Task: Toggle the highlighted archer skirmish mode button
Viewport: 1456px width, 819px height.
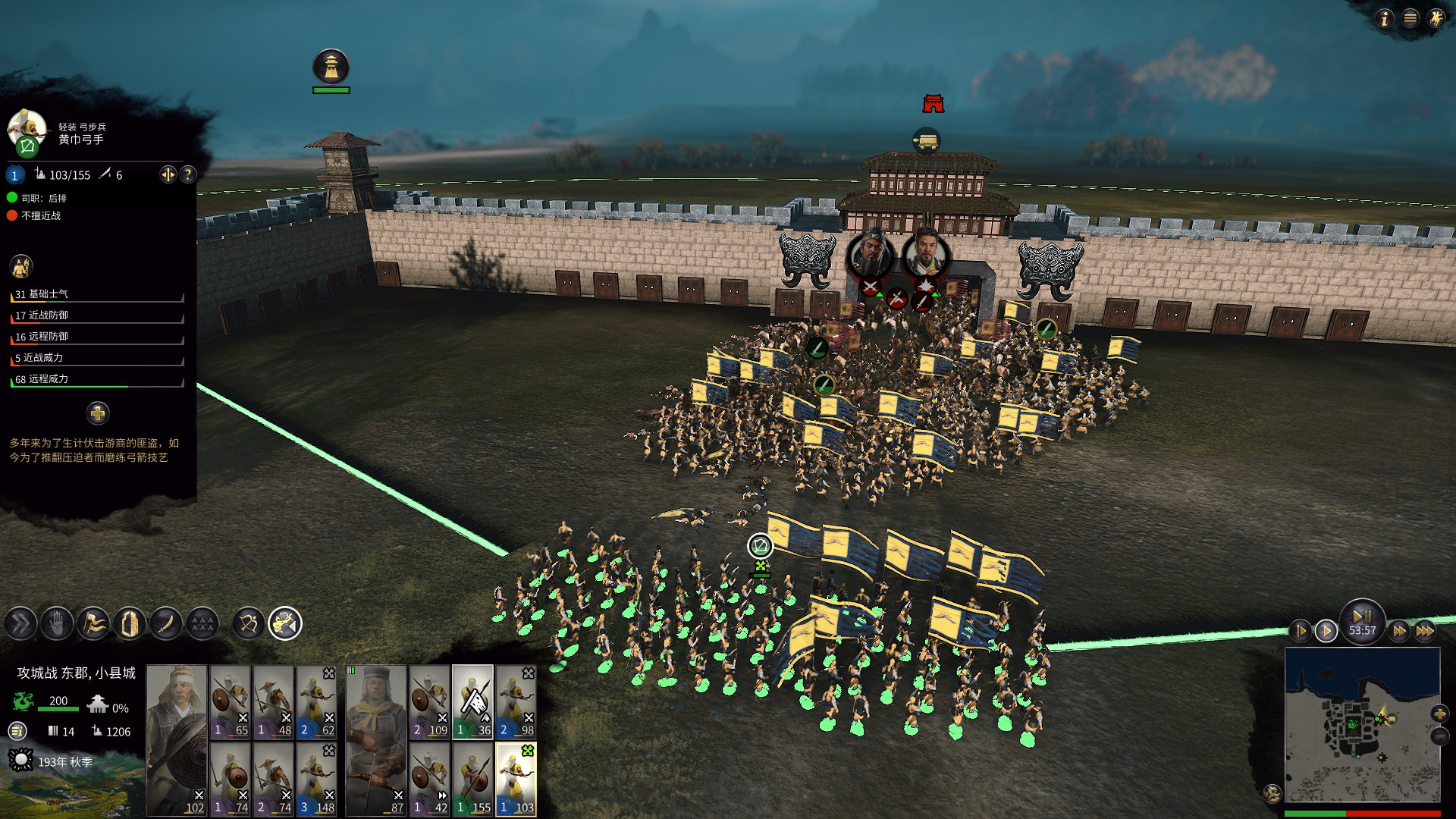Action: pyautogui.click(x=285, y=624)
